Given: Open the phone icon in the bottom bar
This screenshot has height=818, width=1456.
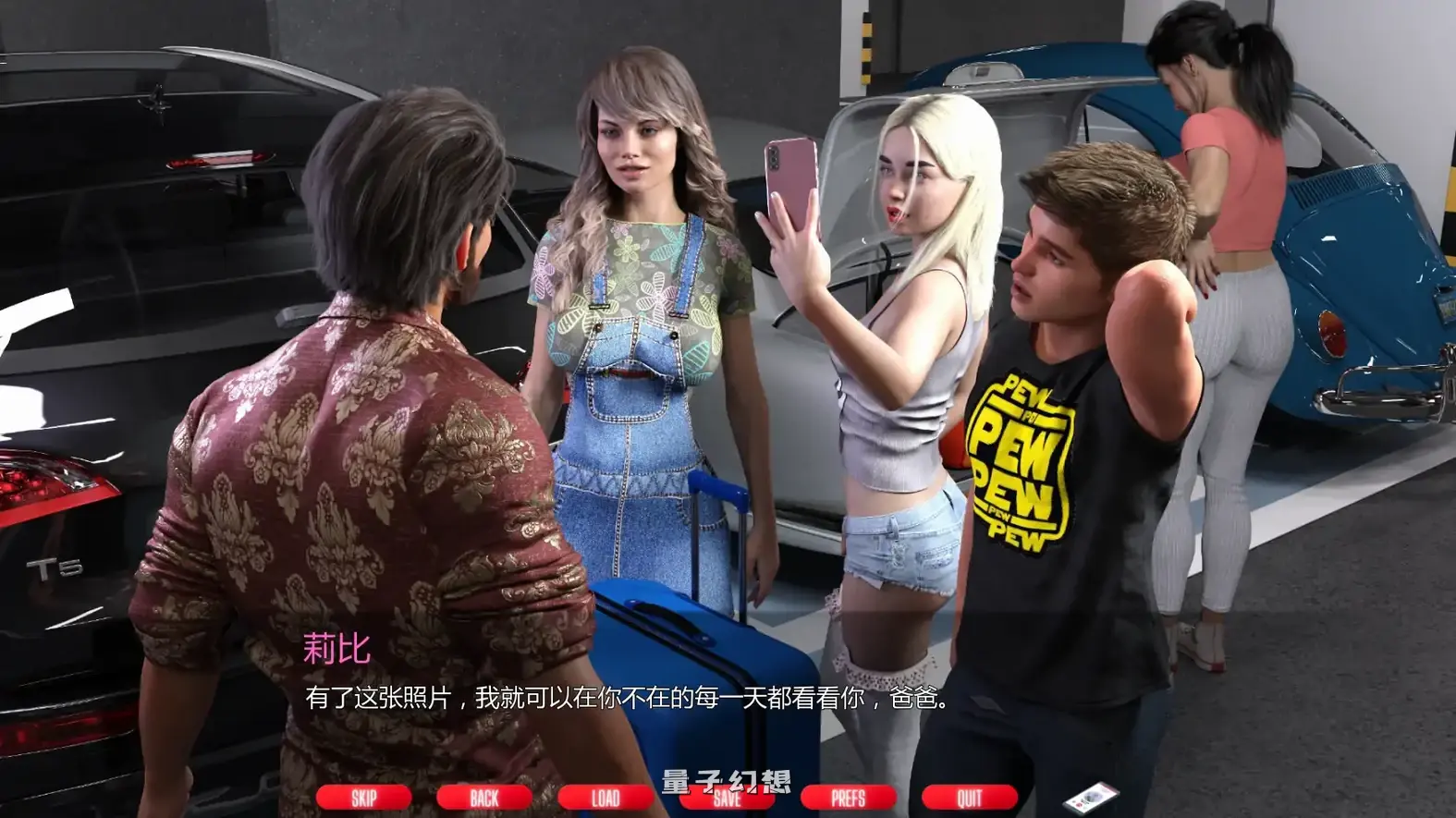Looking at the screenshot, I should click(1091, 796).
